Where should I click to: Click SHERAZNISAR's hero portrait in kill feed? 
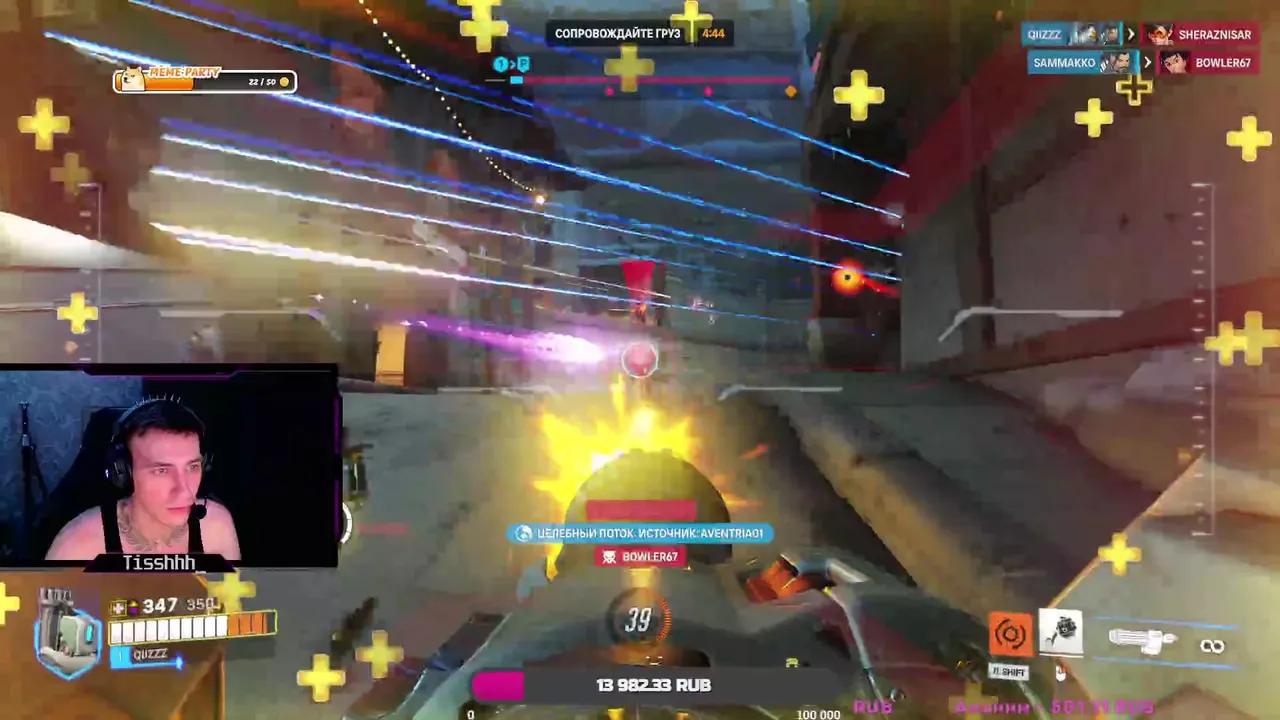pyautogui.click(x=1160, y=34)
